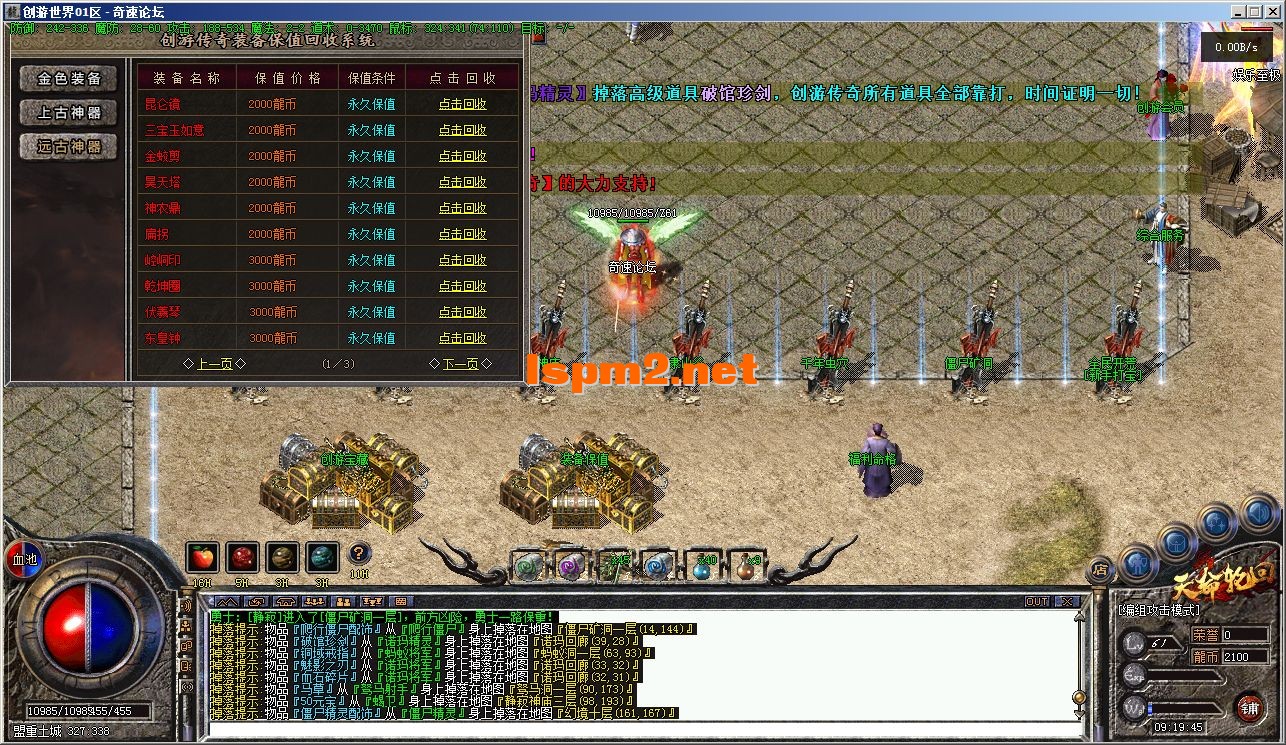
Task: Switch to the 远古神器 category
Action: (66, 147)
